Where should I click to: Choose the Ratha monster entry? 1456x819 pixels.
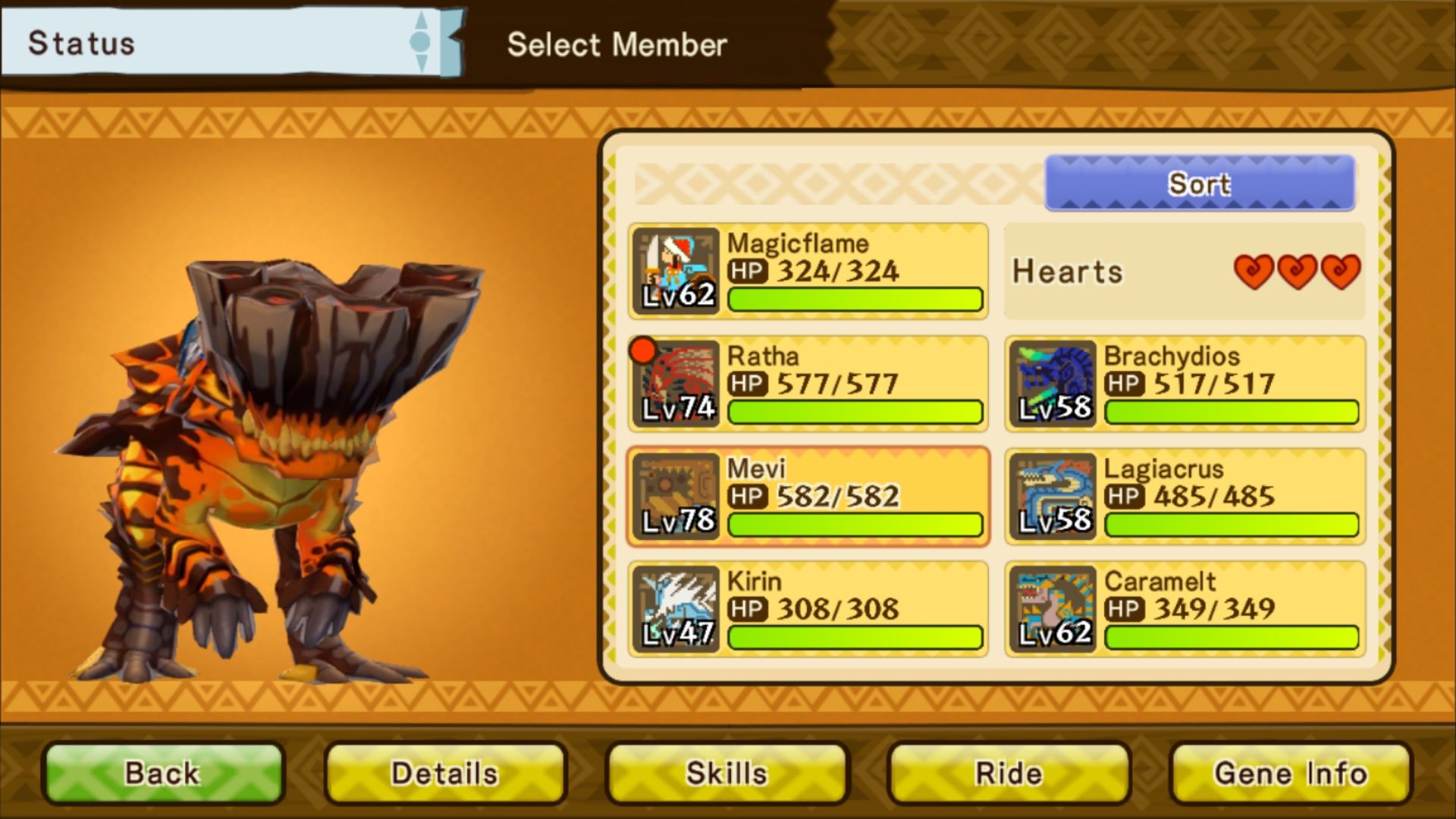pyautogui.click(x=808, y=384)
